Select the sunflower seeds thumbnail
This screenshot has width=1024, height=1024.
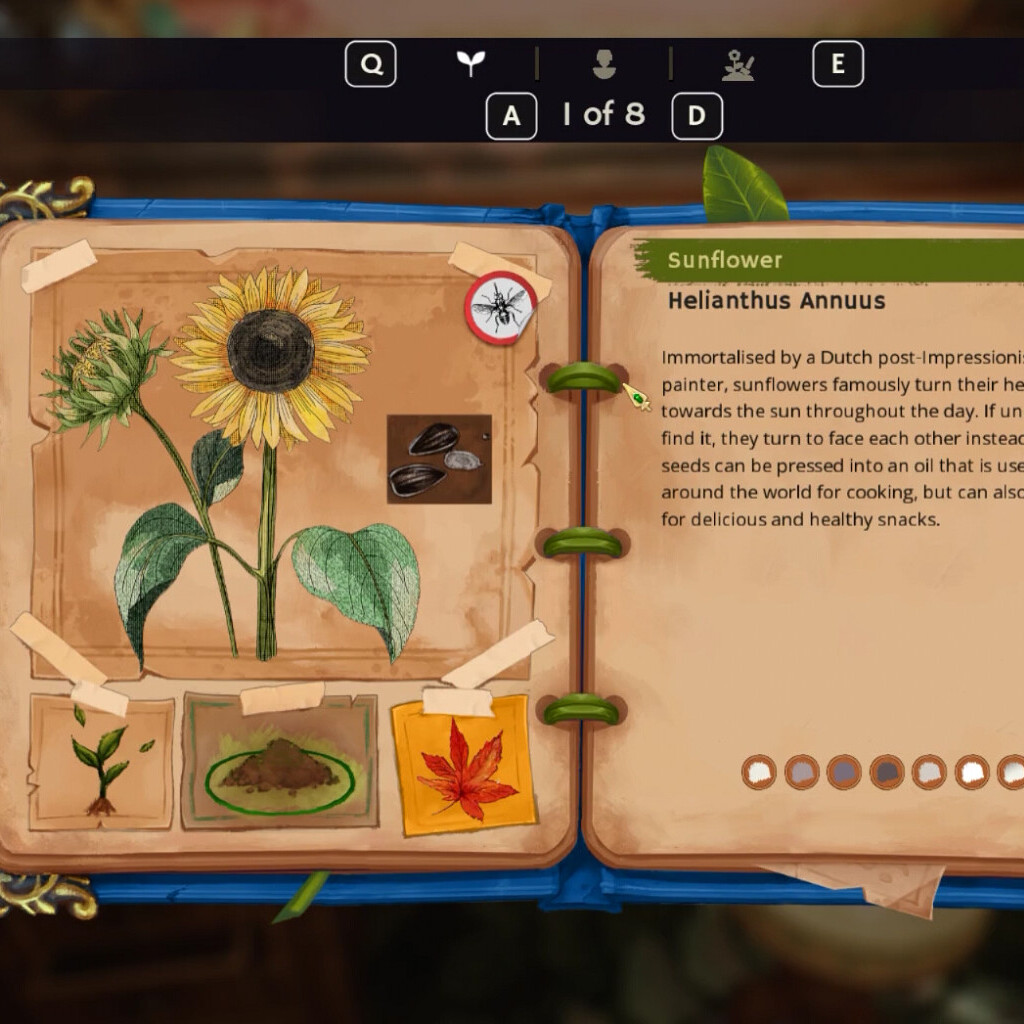click(x=439, y=459)
